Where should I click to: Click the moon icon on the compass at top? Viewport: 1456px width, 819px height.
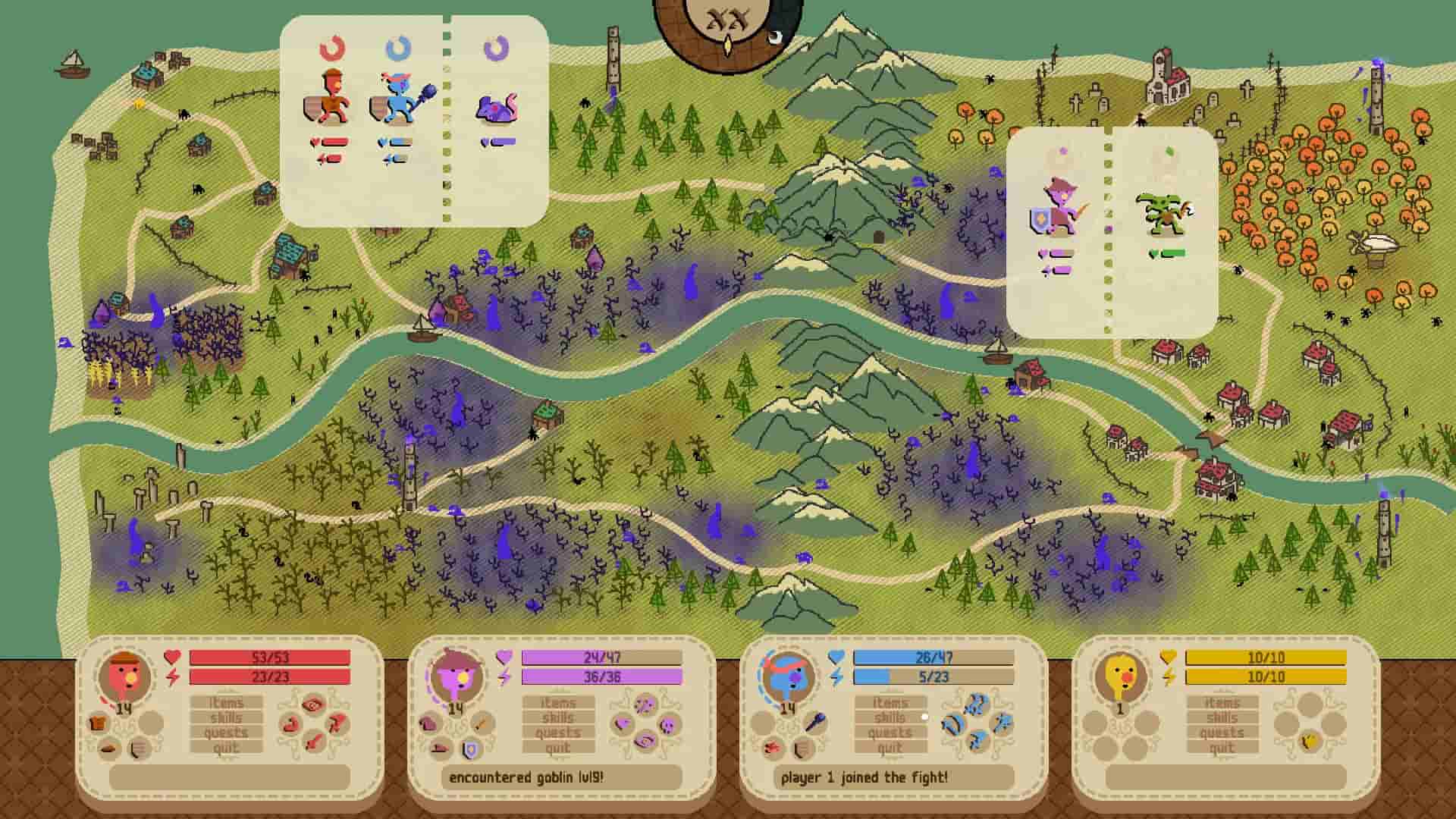[x=778, y=36]
